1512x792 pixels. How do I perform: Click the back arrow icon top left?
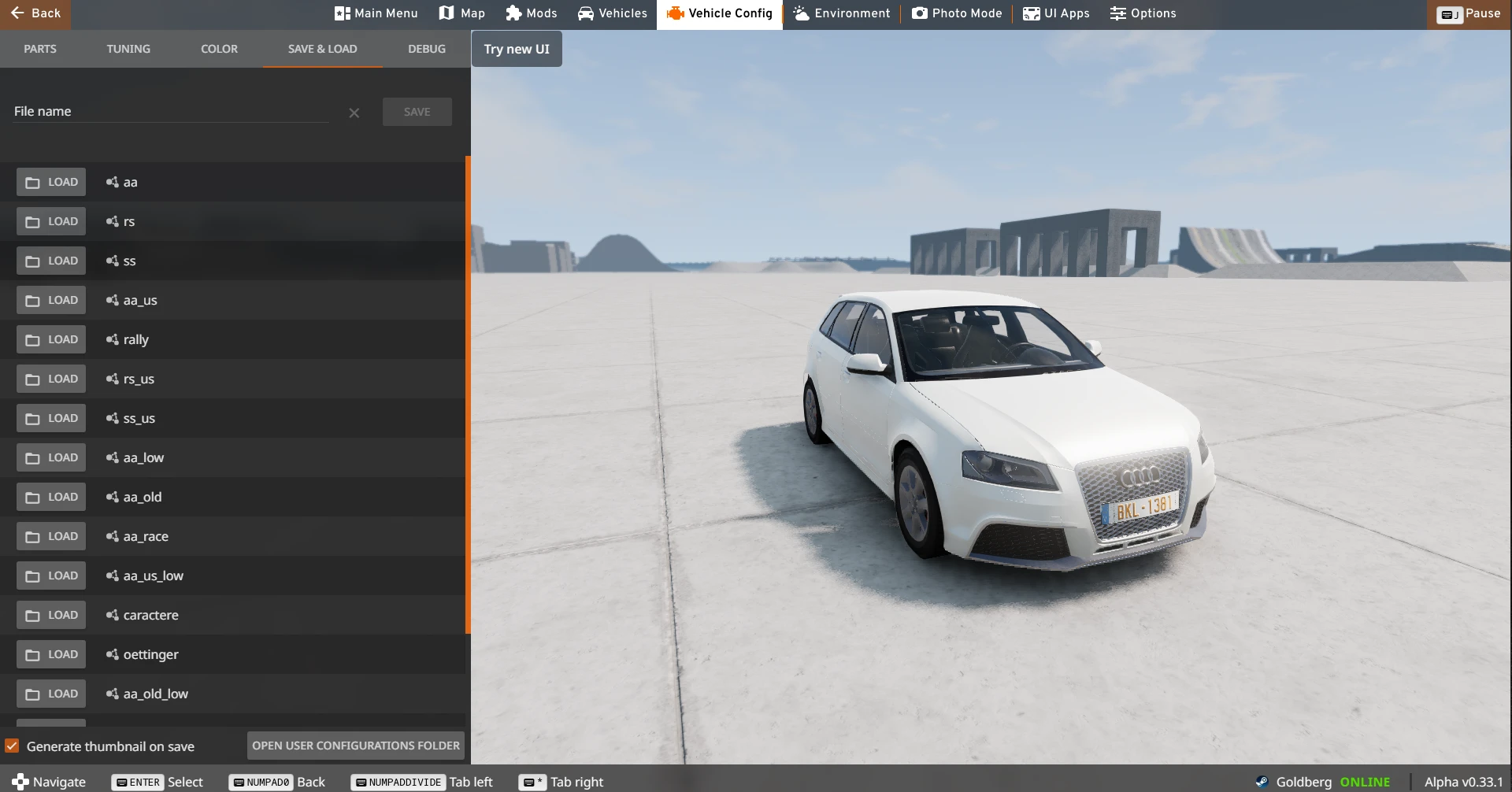coord(18,13)
